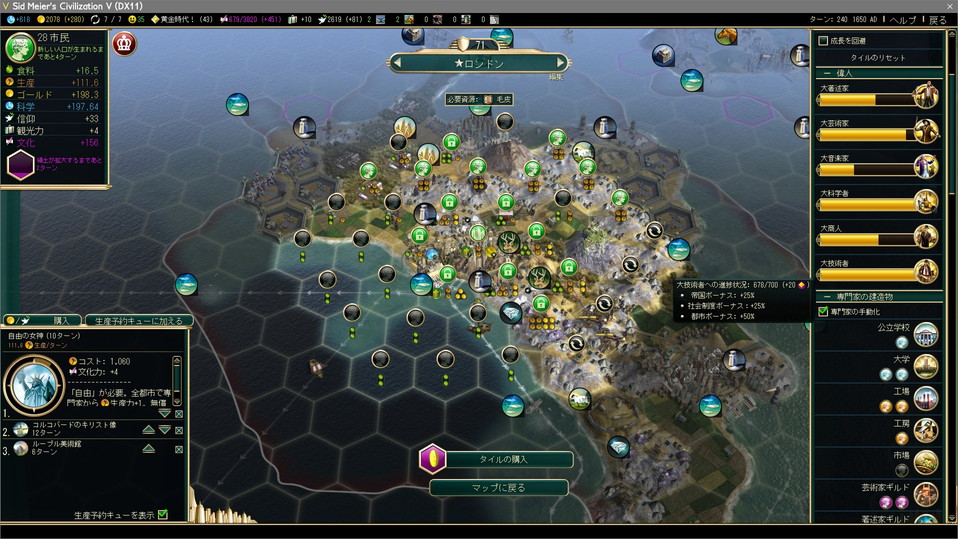The image size is (958, 539).
Task: Choose 生産予約キューに加える (add to queue)
Action: pyautogui.click(x=138, y=320)
